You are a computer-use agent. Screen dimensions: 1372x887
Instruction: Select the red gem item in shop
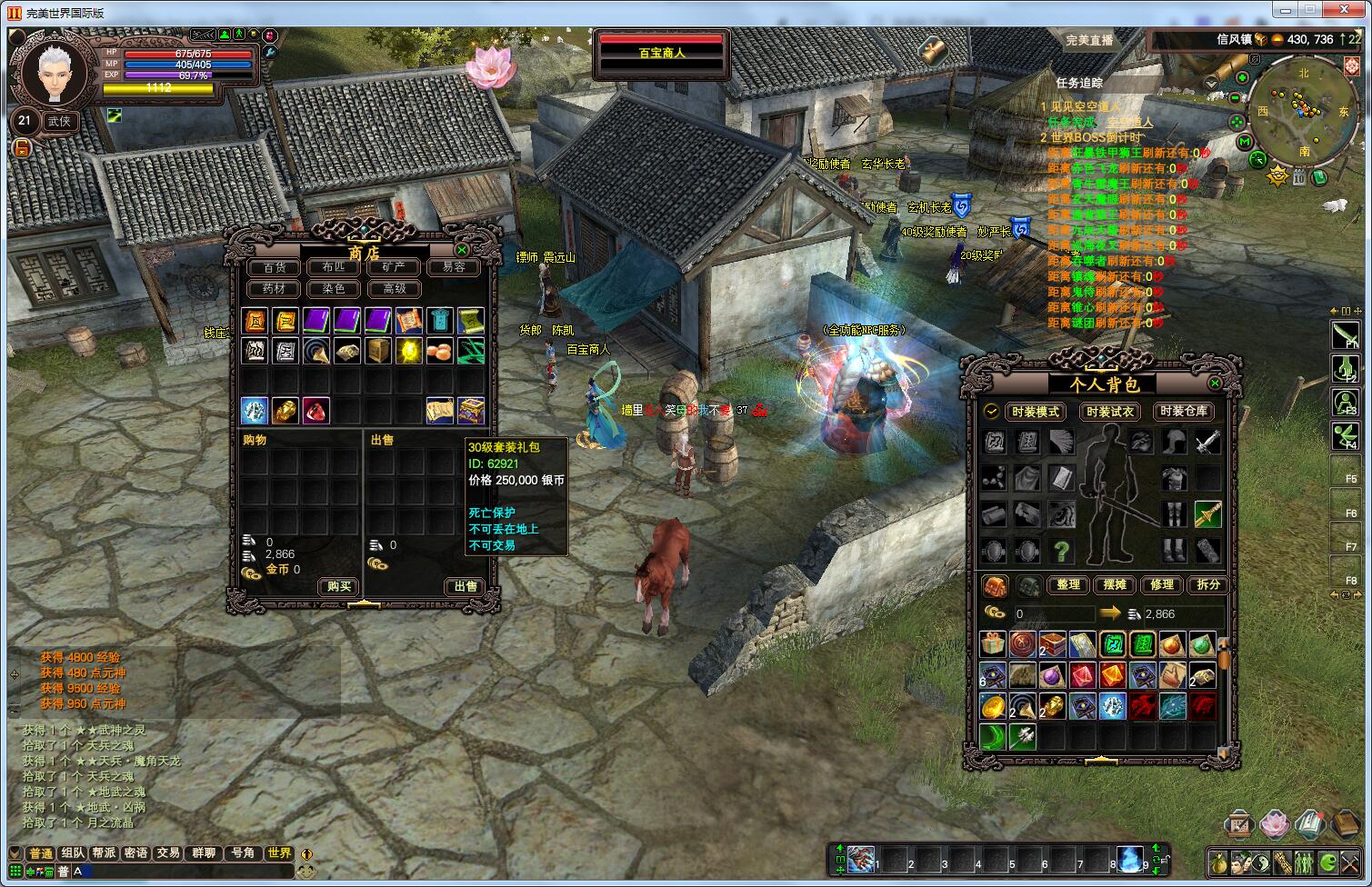pos(315,411)
